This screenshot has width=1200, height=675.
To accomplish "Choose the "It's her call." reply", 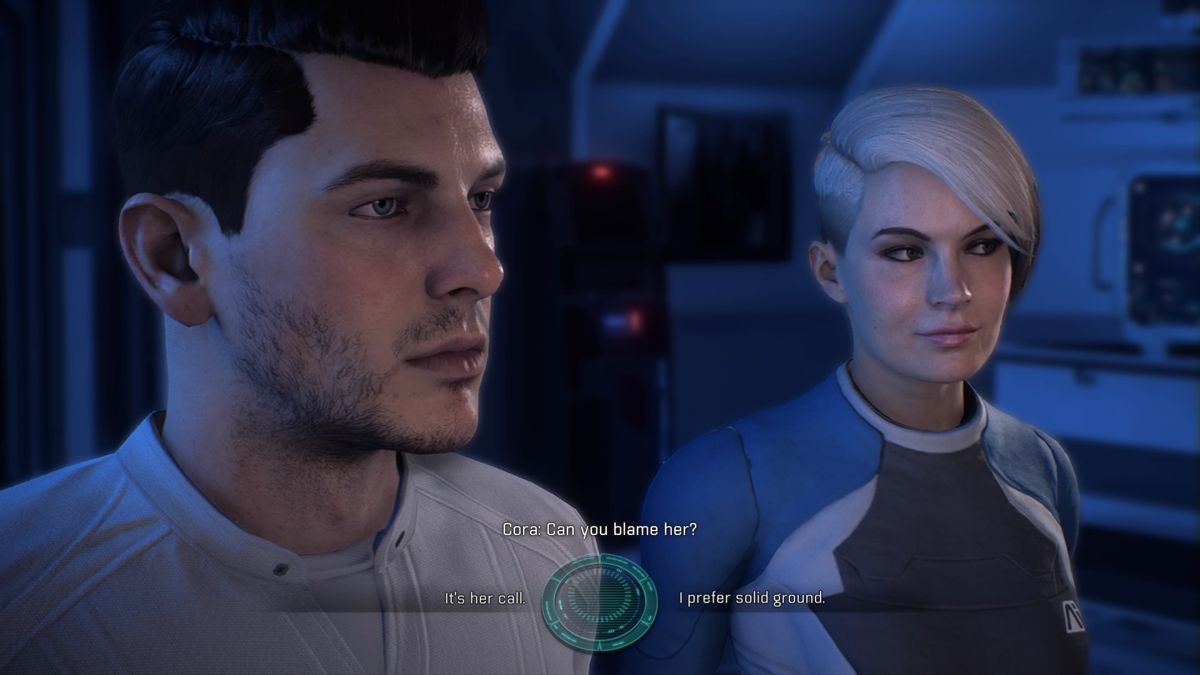I will coord(485,599).
